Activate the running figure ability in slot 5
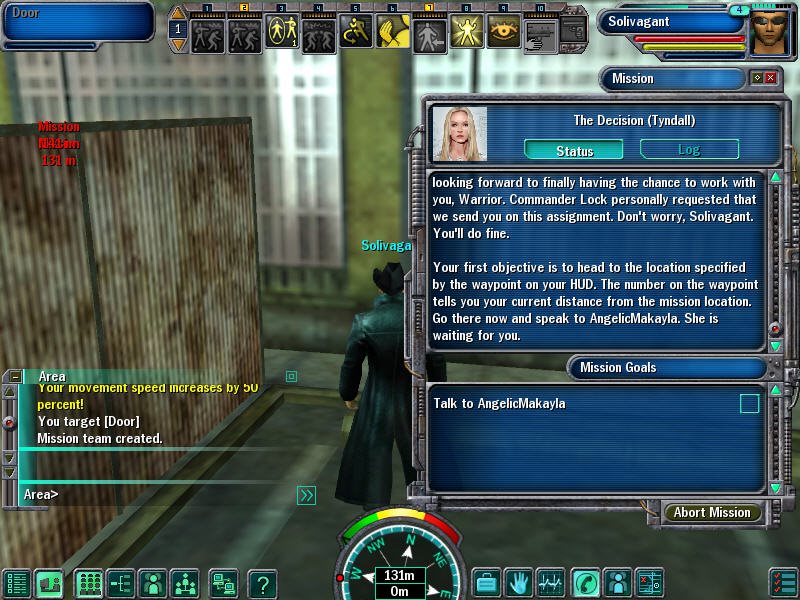Image resolution: width=800 pixels, height=600 pixels. tap(356, 32)
